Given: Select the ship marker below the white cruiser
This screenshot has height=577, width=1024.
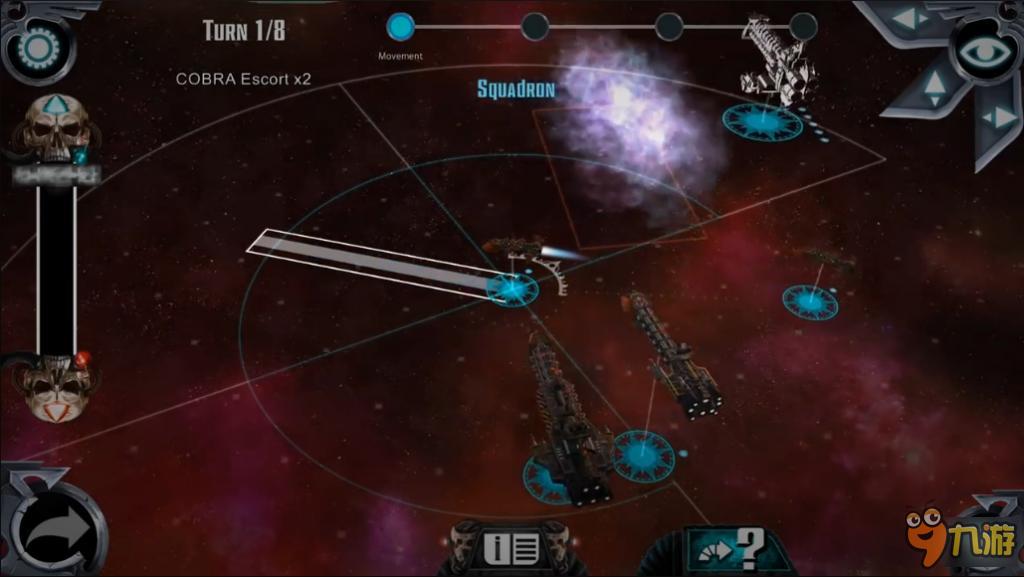Looking at the screenshot, I should tap(763, 122).
